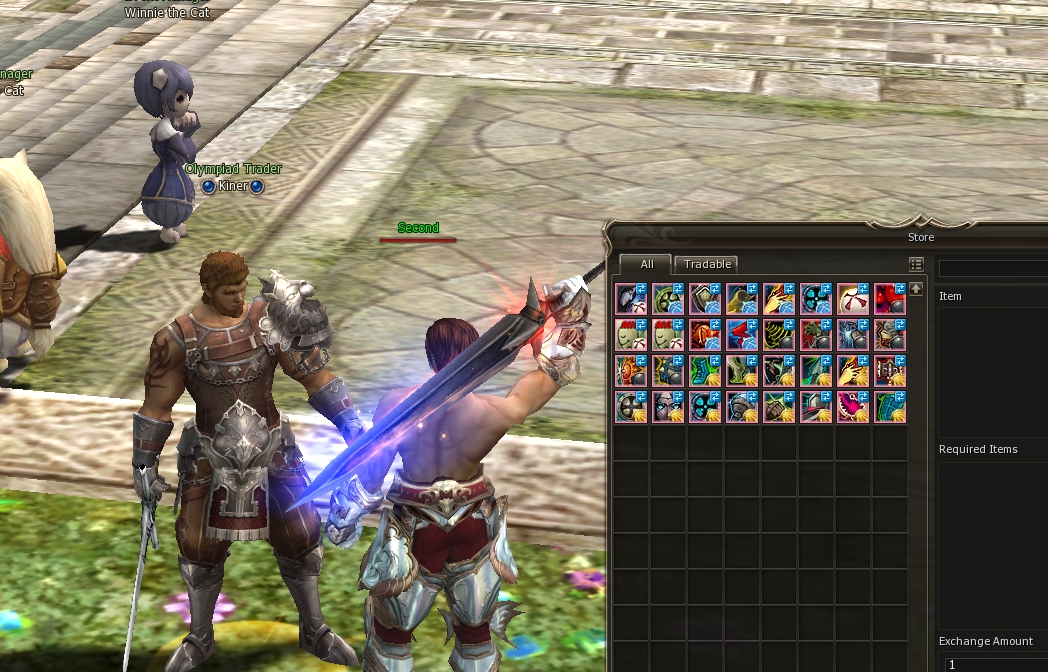1048x672 pixels.
Task: Choose the white circle with red cross item
Action: pyautogui.click(x=852, y=299)
